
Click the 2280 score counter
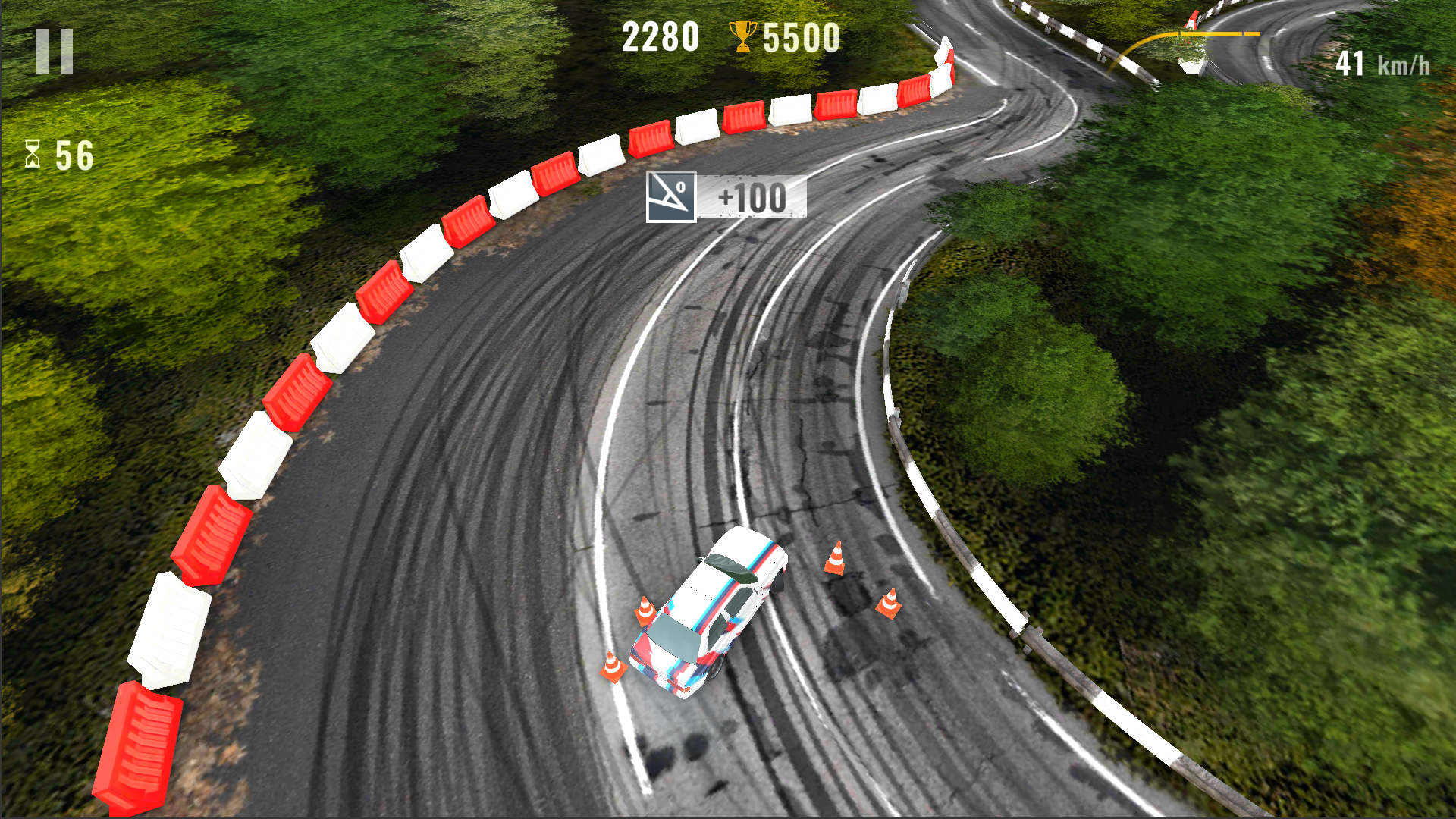660,34
